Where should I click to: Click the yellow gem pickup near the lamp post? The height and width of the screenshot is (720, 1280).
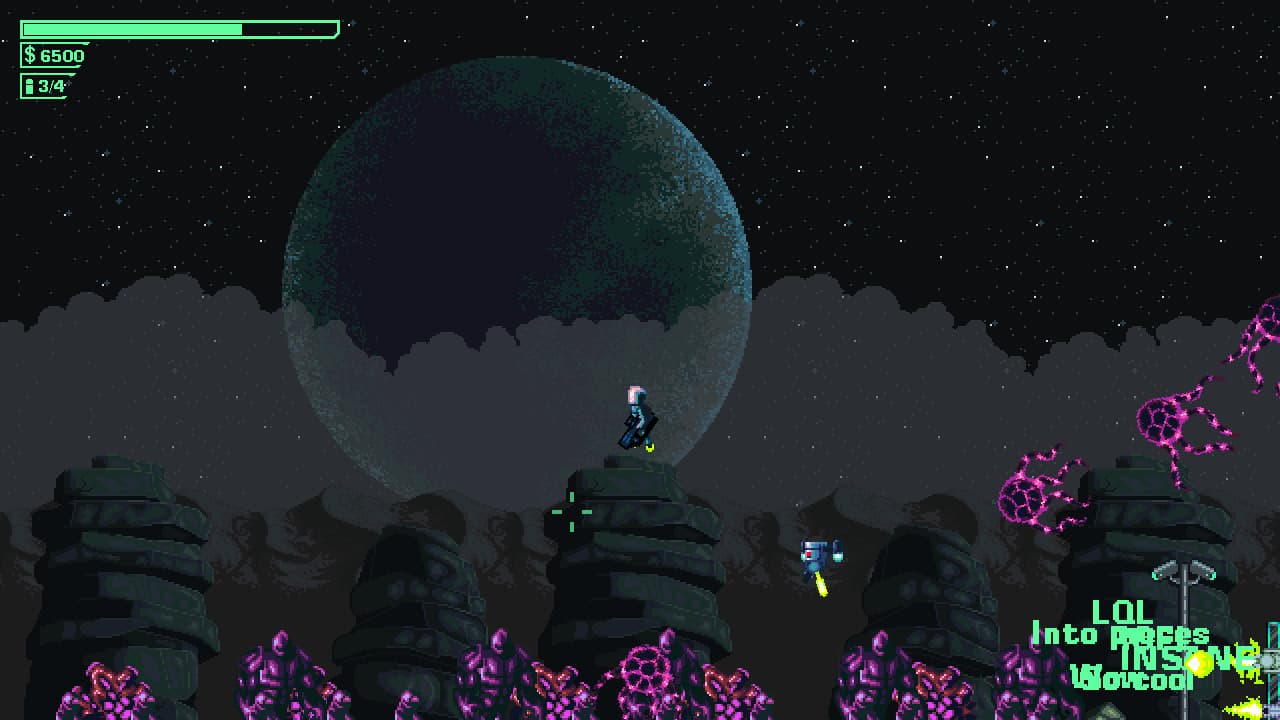click(x=1198, y=663)
